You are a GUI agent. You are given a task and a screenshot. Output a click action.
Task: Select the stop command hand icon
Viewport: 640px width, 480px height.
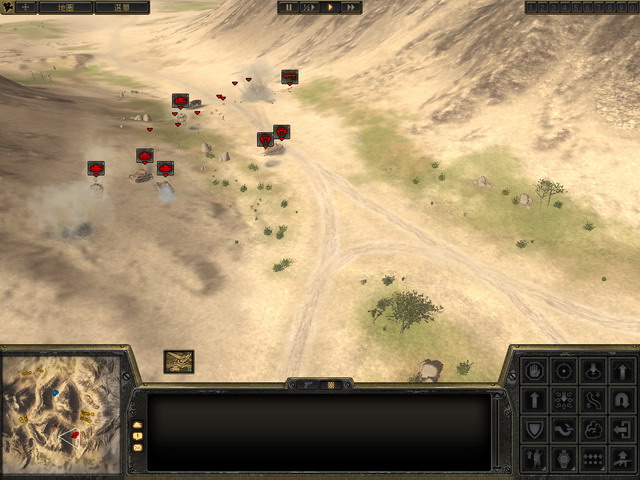click(536, 372)
